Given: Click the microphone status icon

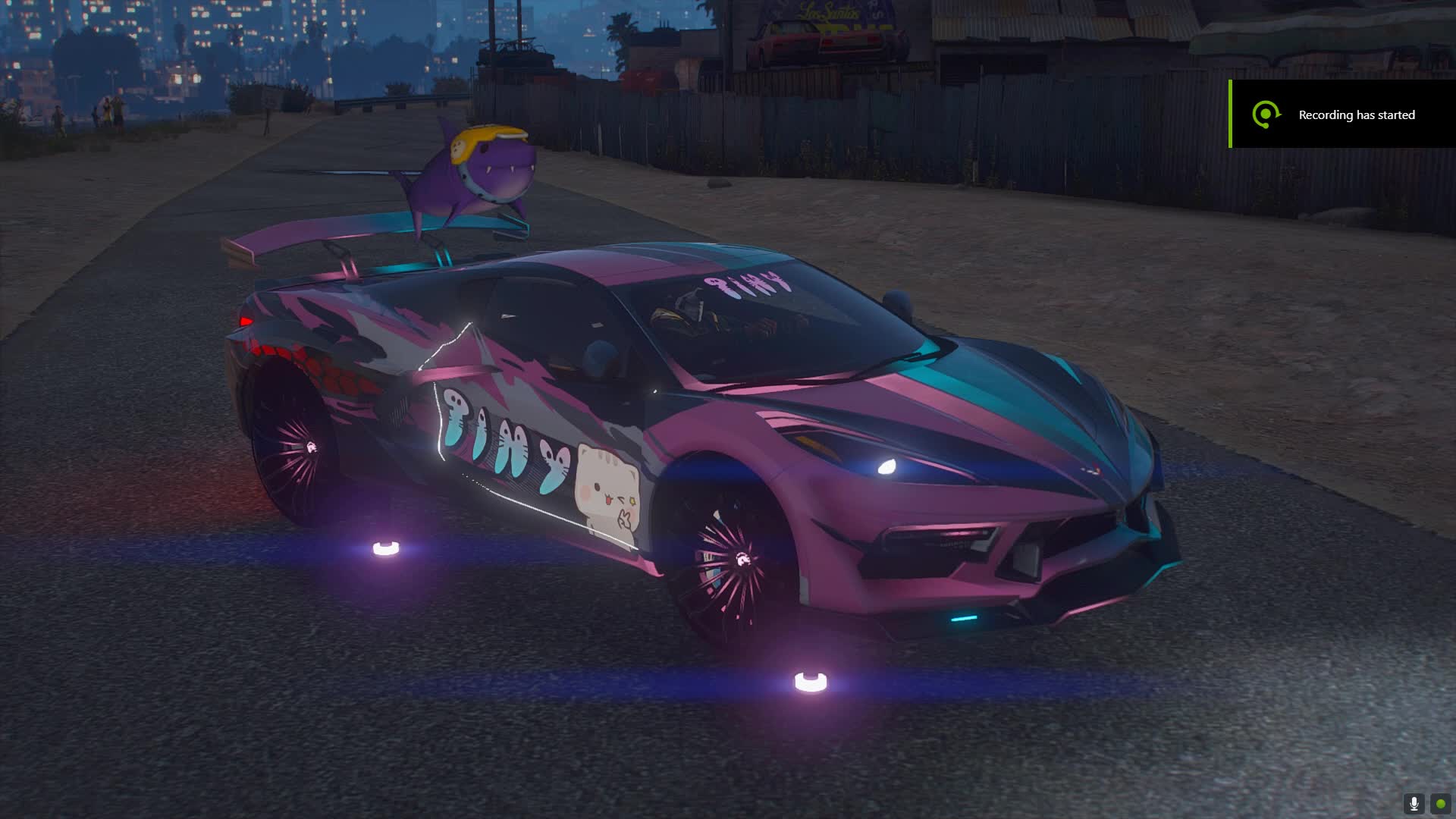Looking at the screenshot, I should (1414, 803).
